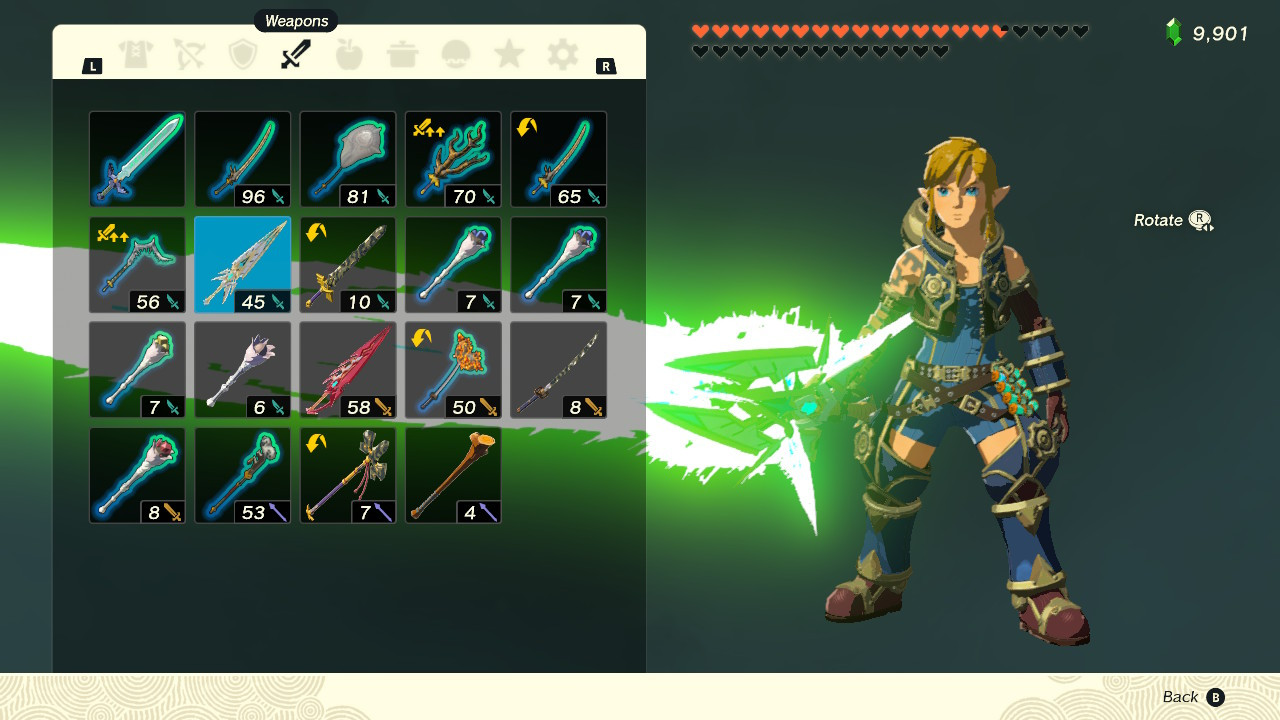The width and height of the screenshot is (1280, 720).
Task: Select the highlighted weapon with 45 durability
Action: point(242,264)
